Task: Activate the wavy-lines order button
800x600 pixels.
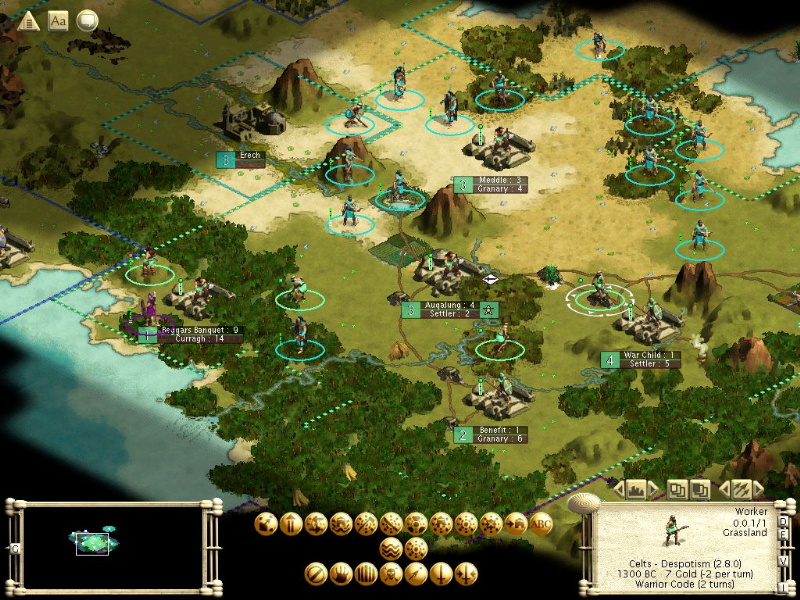Action: pos(392,548)
